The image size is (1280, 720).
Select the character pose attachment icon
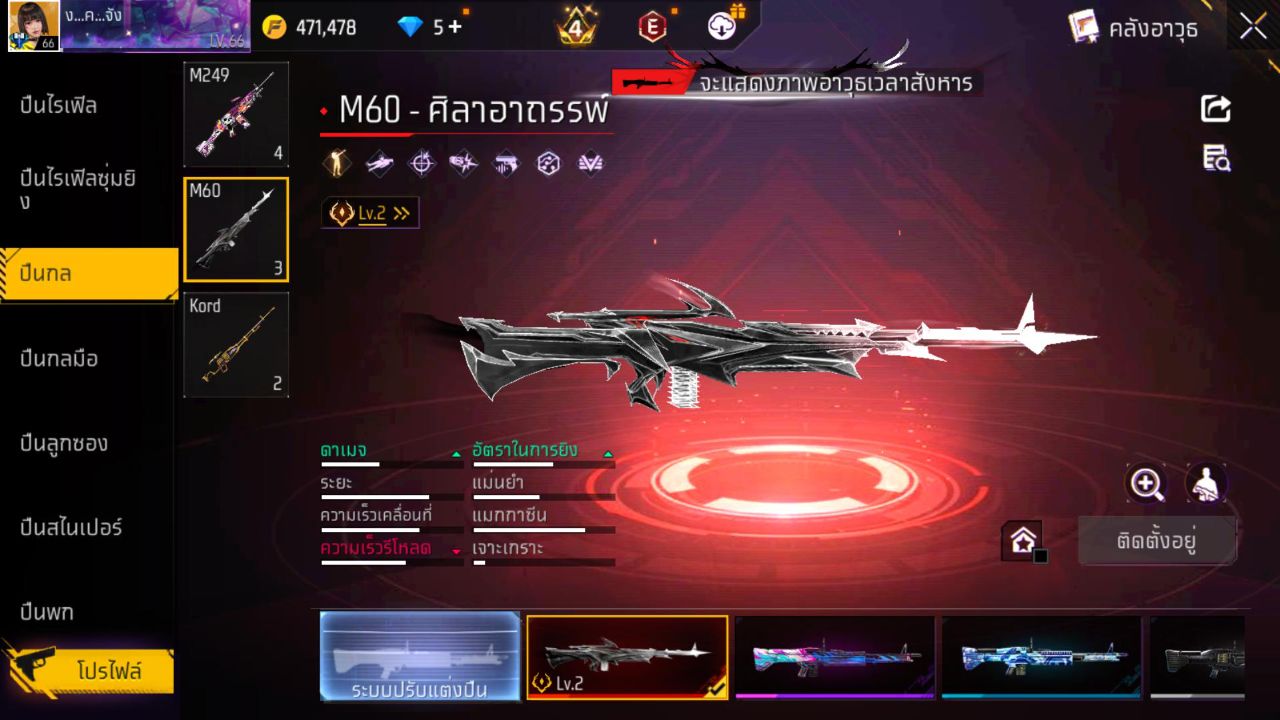pyautogui.click(x=335, y=162)
